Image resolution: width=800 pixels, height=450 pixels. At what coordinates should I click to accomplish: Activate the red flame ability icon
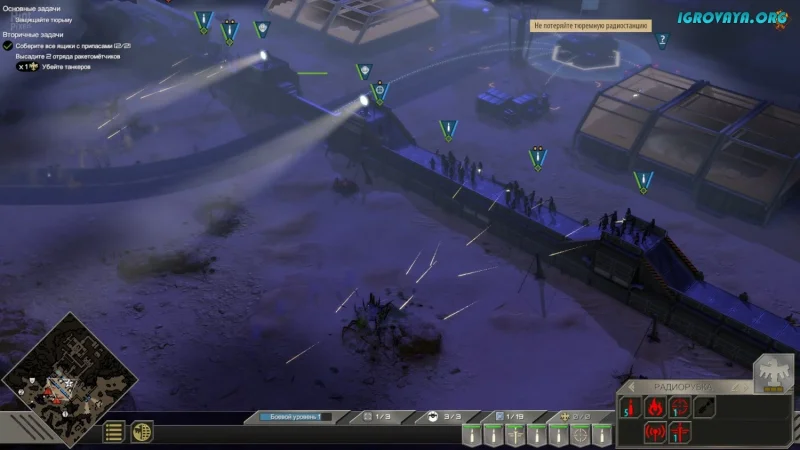tap(656, 408)
